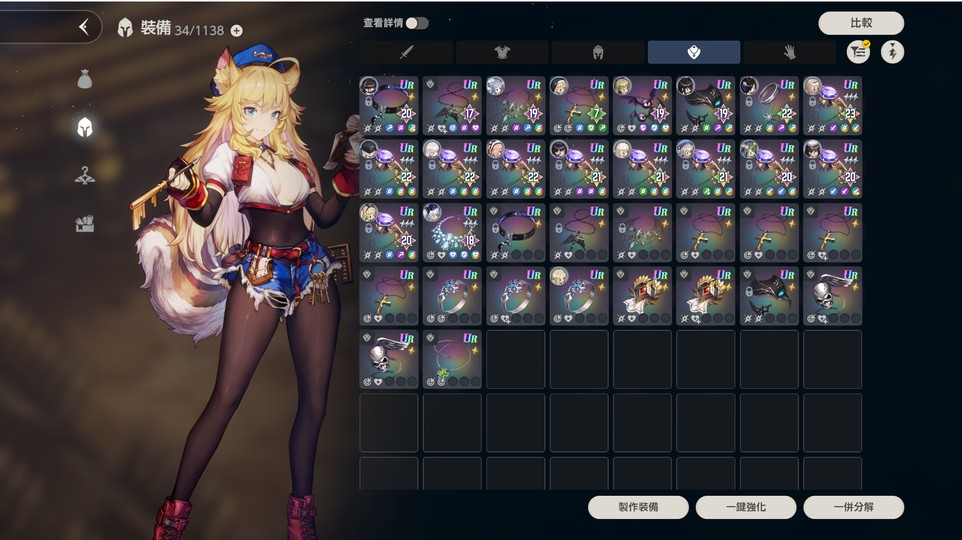This screenshot has width=962, height=540.
Task: Click the 一併分解 bulk dismantle button
Action: click(853, 507)
